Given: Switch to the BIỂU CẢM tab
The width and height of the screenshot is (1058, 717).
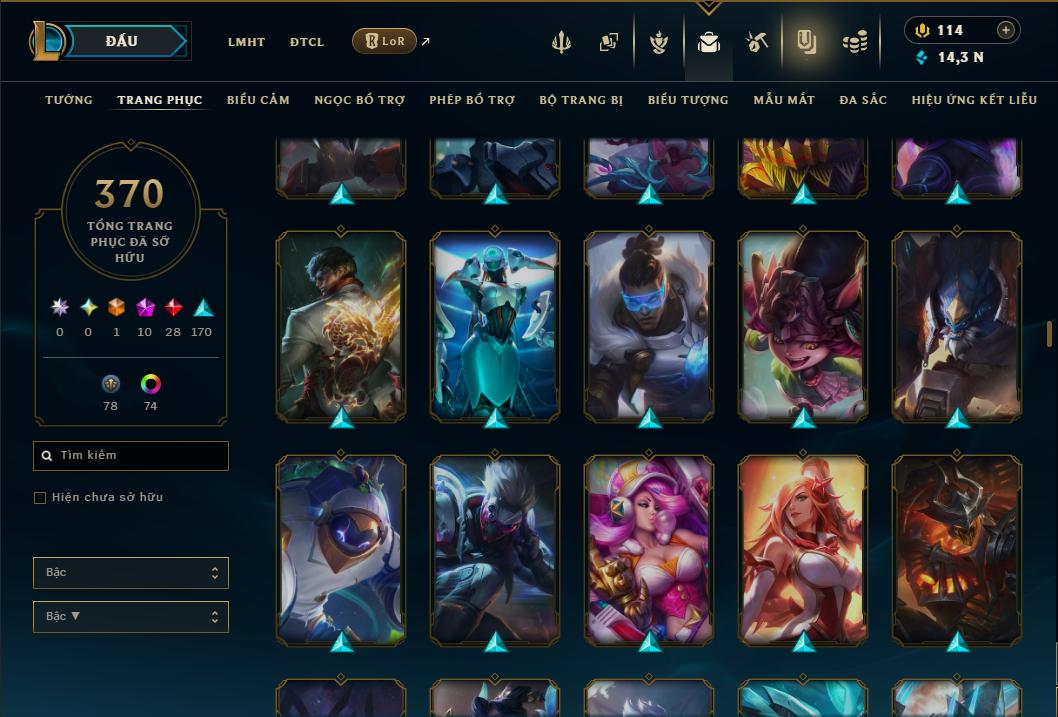Looking at the screenshot, I should coord(258,100).
